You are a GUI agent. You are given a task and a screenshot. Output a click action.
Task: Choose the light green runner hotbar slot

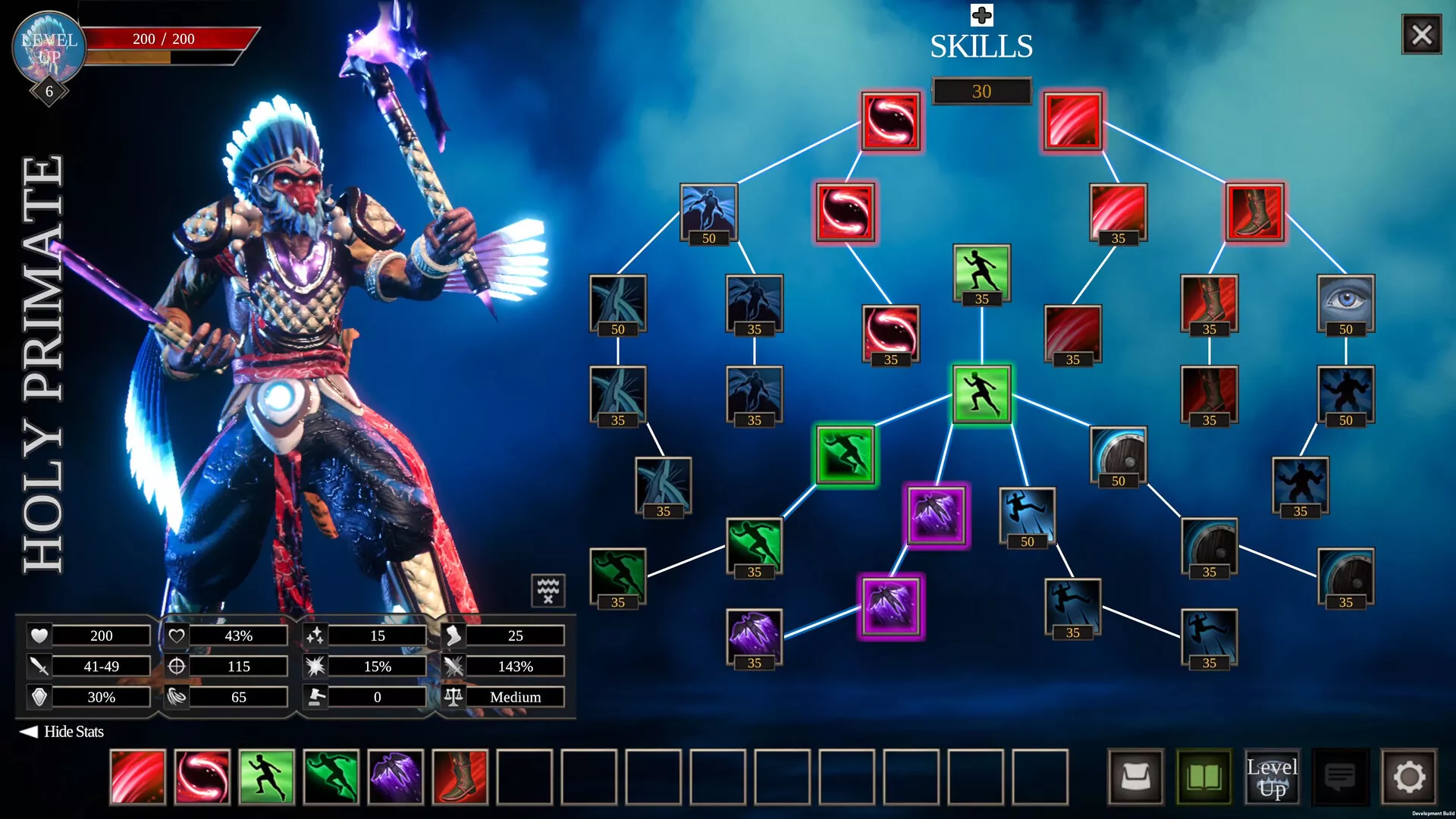pyautogui.click(x=267, y=777)
